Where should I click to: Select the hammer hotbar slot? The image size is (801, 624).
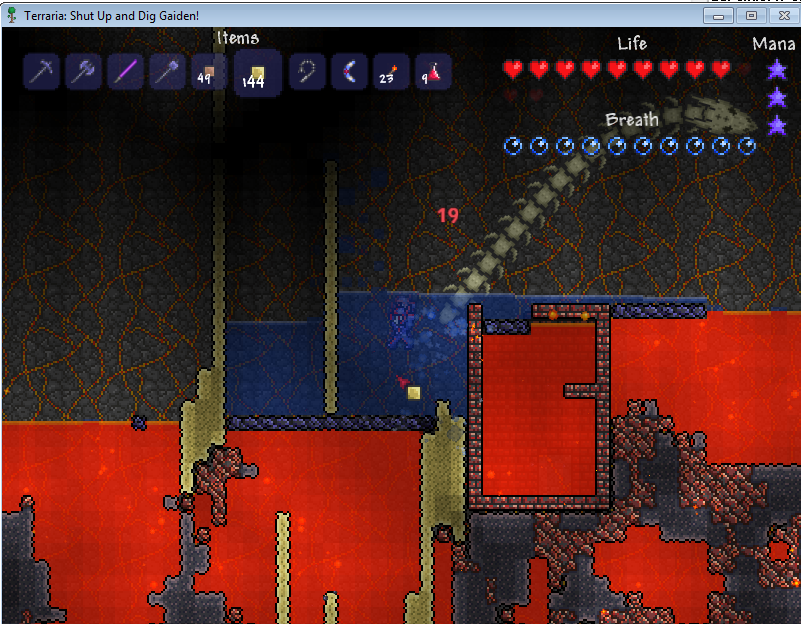click(x=168, y=72)
